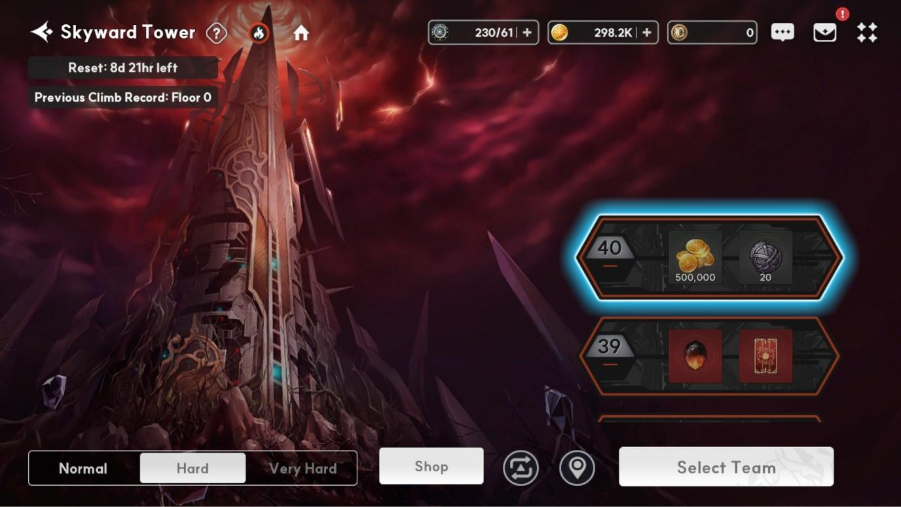Add more stamina with the plus button

pos(528,33)
